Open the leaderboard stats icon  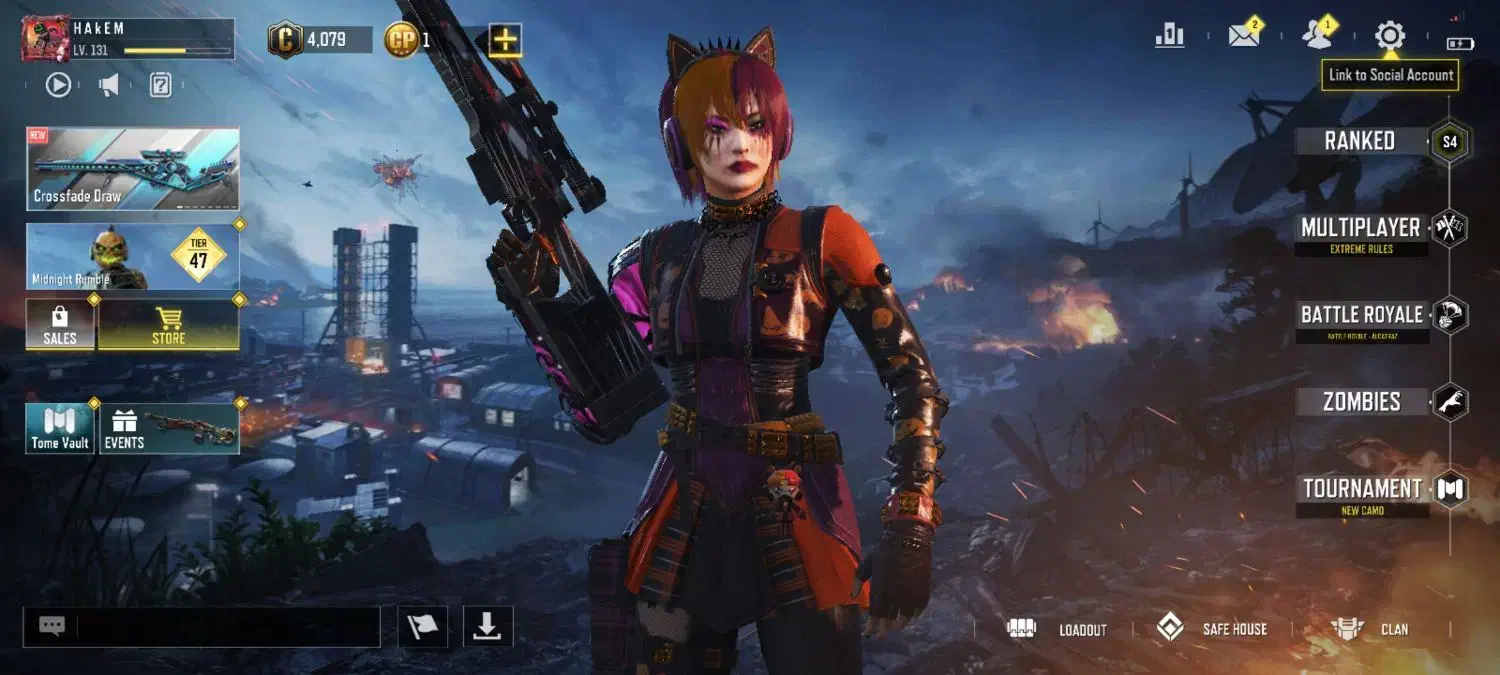1169,36
